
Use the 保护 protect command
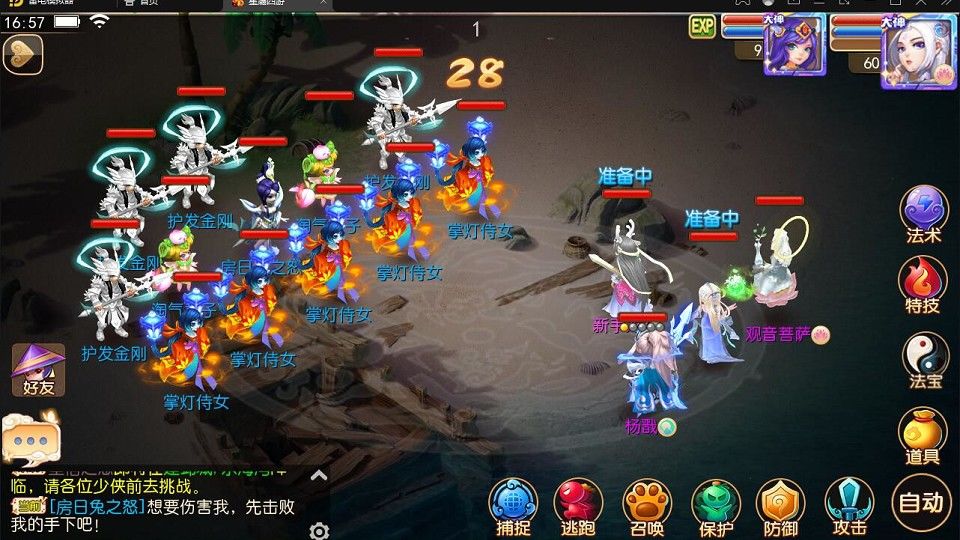point(715,503)
